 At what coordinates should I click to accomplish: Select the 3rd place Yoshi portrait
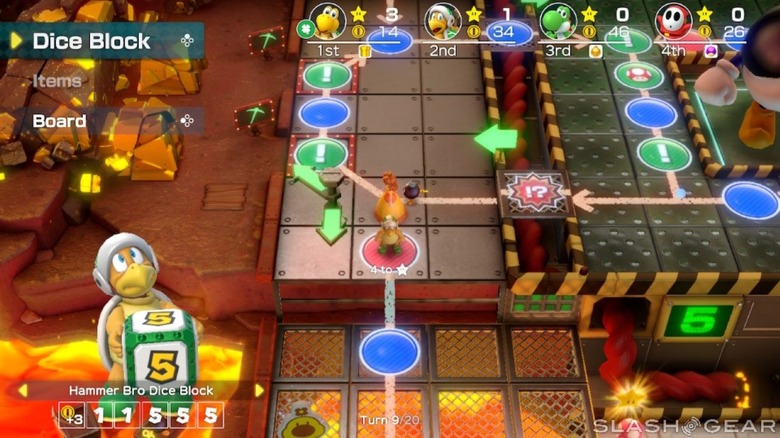click(556, 20)
